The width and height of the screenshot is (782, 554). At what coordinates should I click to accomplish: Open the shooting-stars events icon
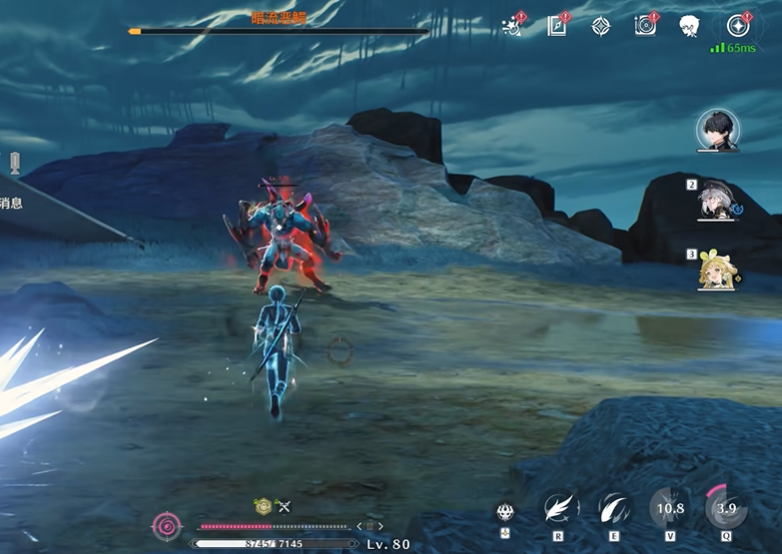coord(514,27)
